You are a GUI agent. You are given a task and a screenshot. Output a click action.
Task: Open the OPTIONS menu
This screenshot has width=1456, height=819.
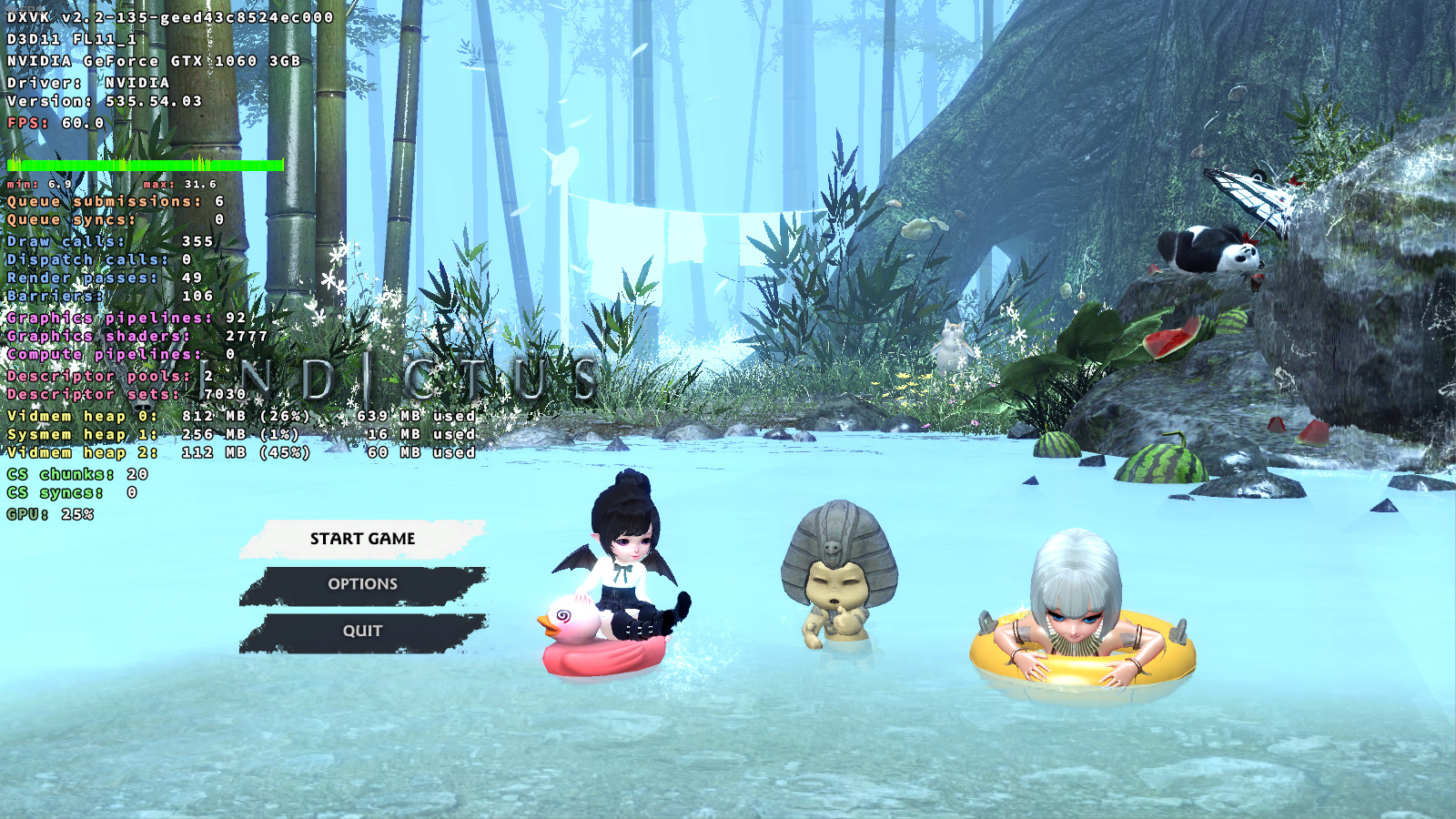coord(363,583)
